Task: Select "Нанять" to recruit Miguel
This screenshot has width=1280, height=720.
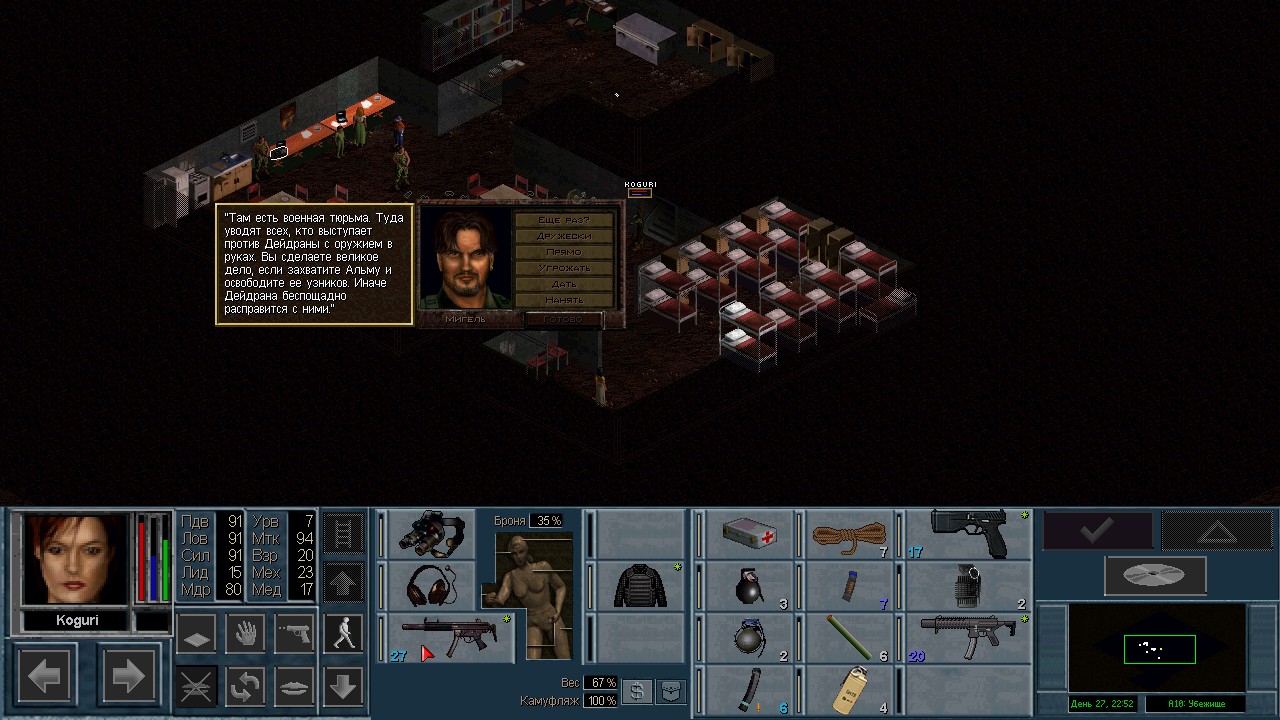Action: (x=565, y=300)
